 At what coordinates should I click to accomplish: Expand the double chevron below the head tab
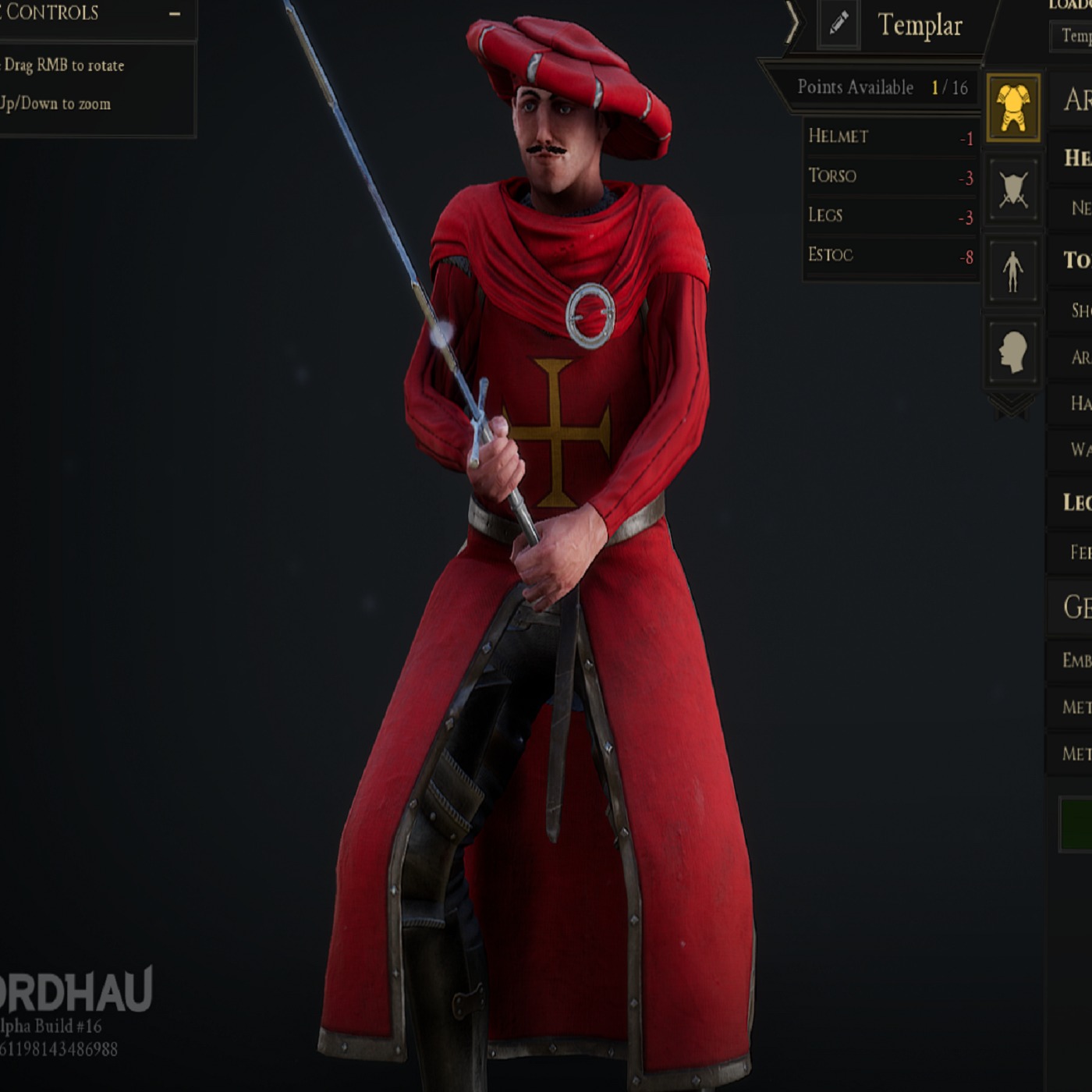point(1012,405)
